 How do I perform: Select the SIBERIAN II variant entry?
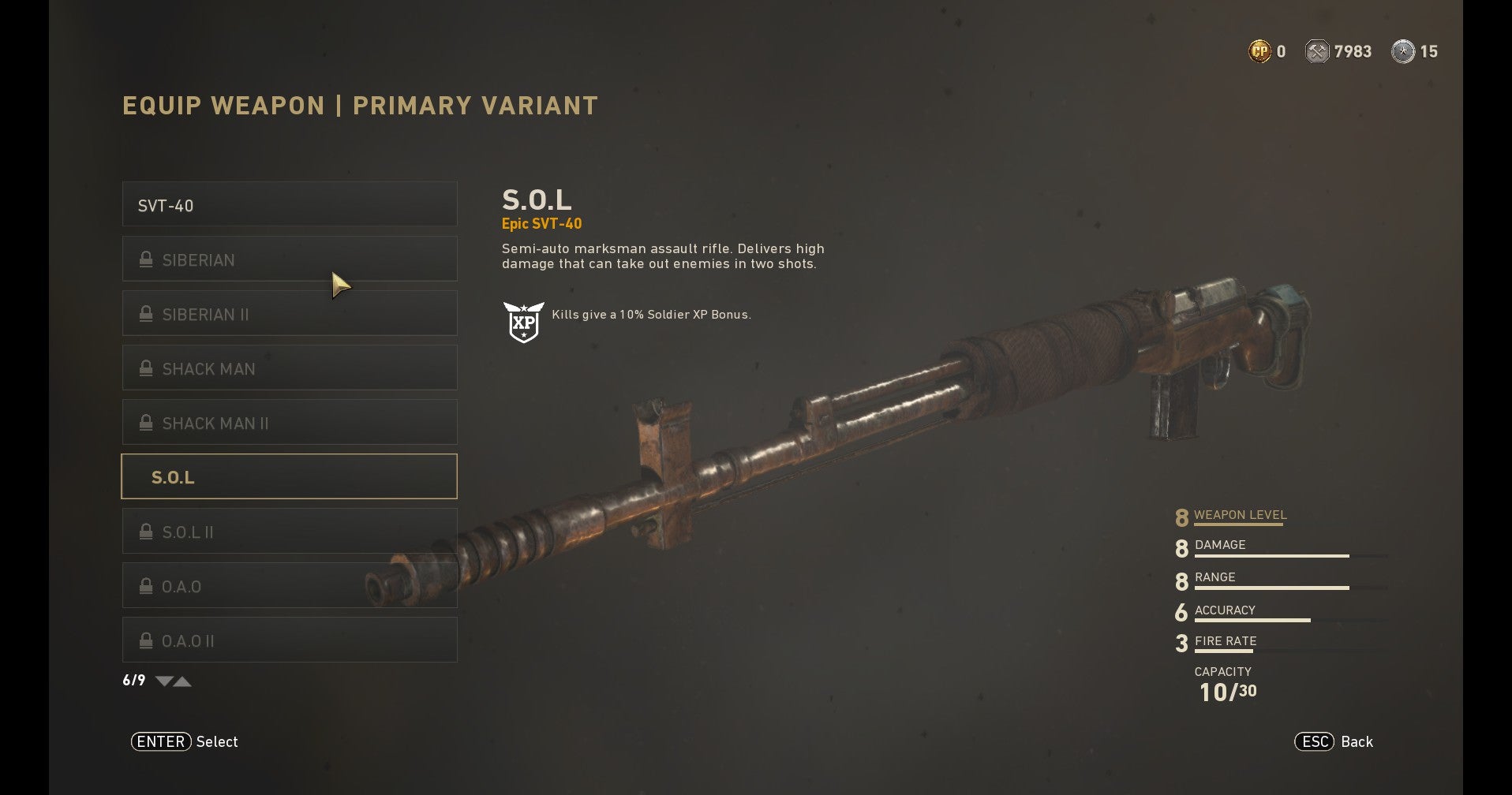289,313
